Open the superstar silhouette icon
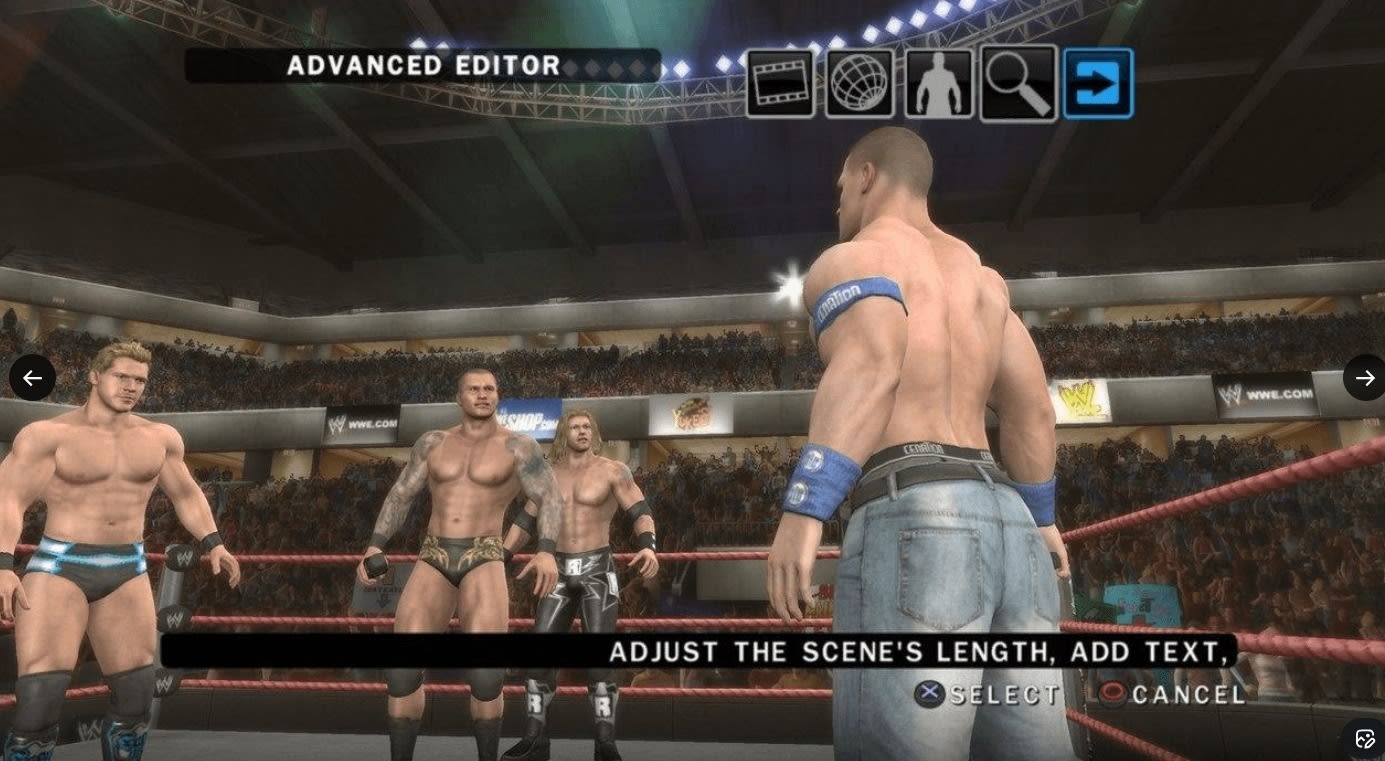Screen dimensions: 1385x761 (938, 84)
